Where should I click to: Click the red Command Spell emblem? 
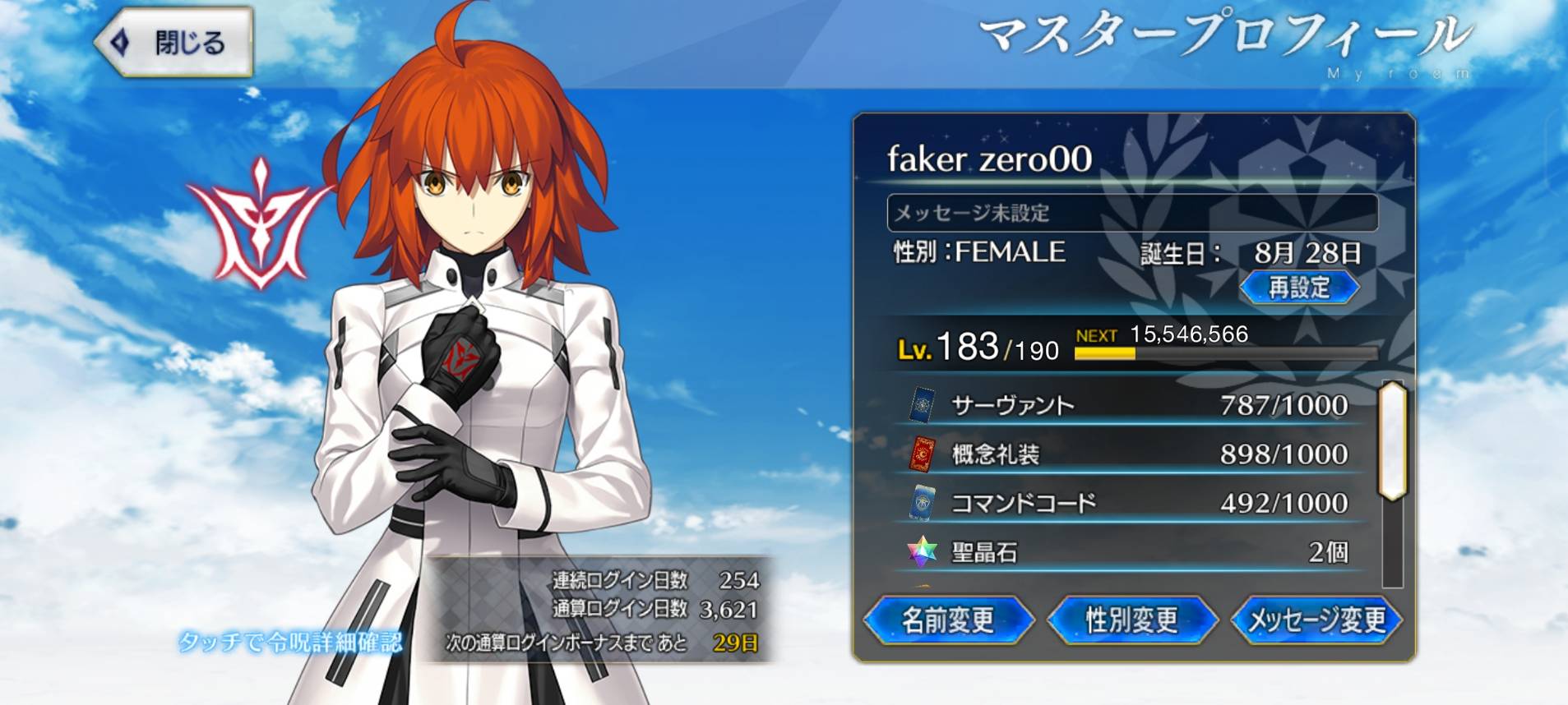click(261, 223)
